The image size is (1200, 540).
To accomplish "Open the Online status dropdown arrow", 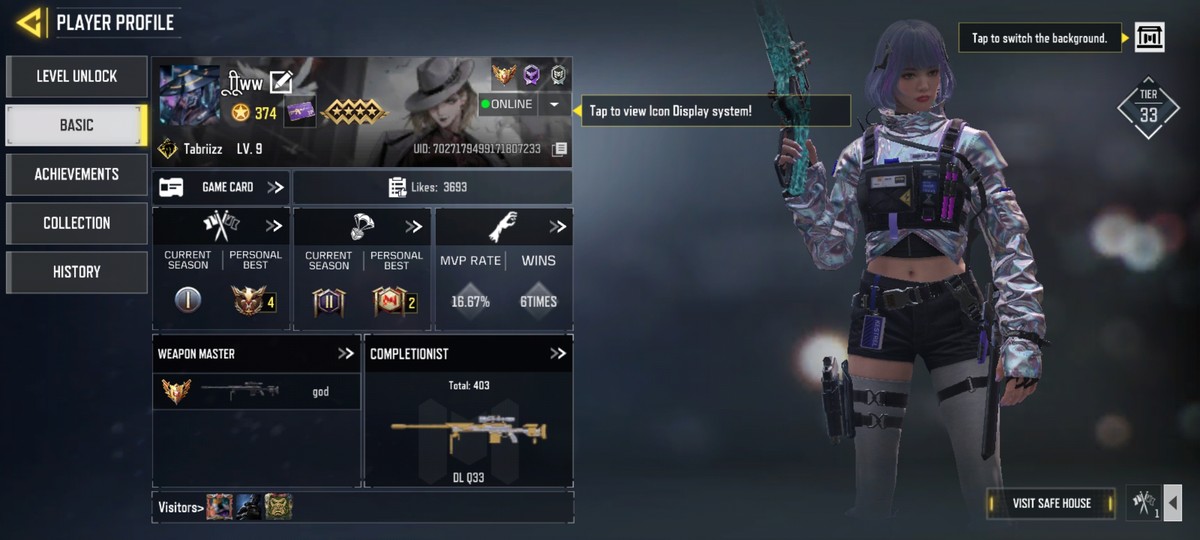I will point(554,104).
